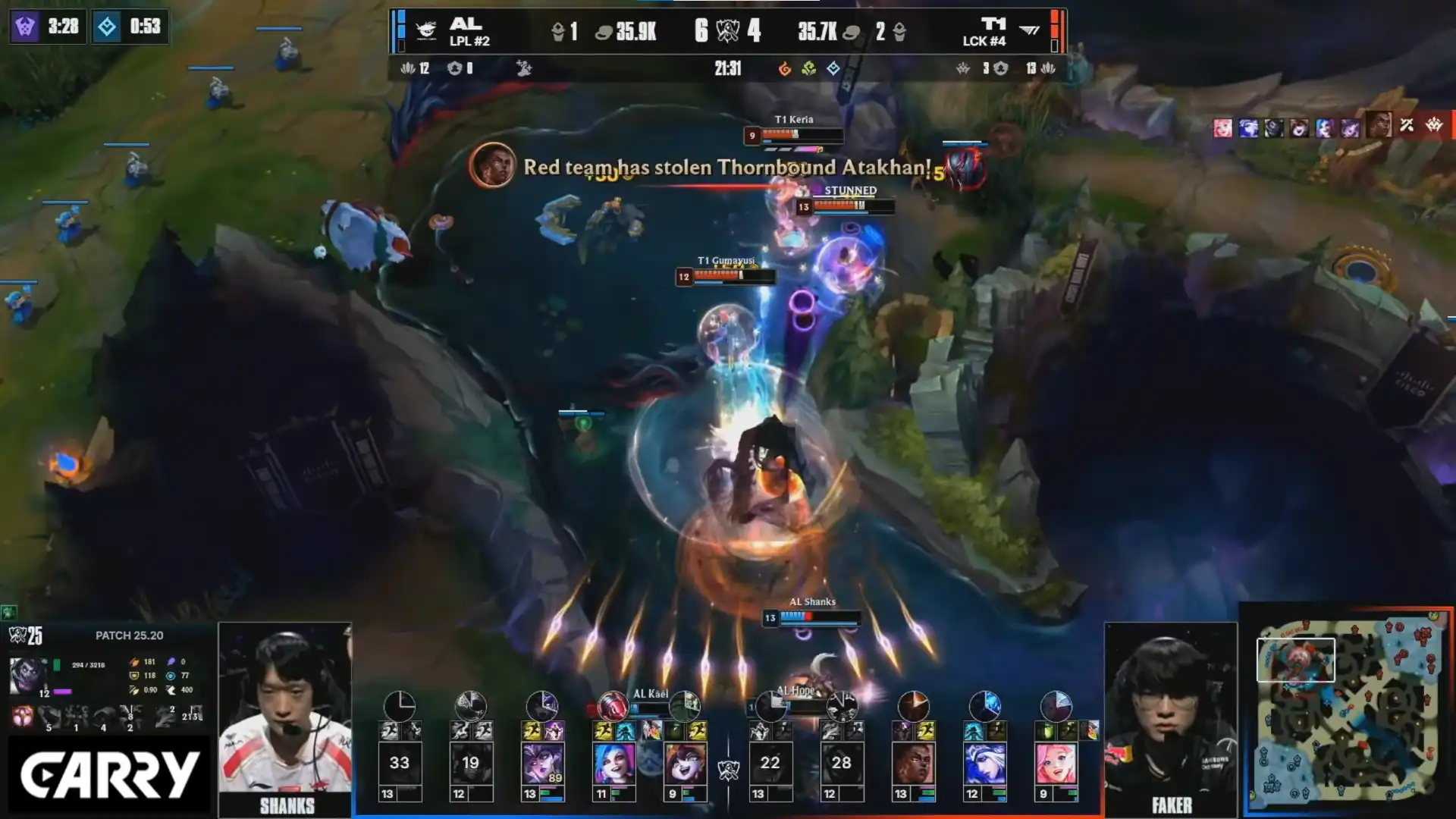Click the AL team logo in the scoreboard
This screenshot has height=819, width=1456.
pos(426,31)
